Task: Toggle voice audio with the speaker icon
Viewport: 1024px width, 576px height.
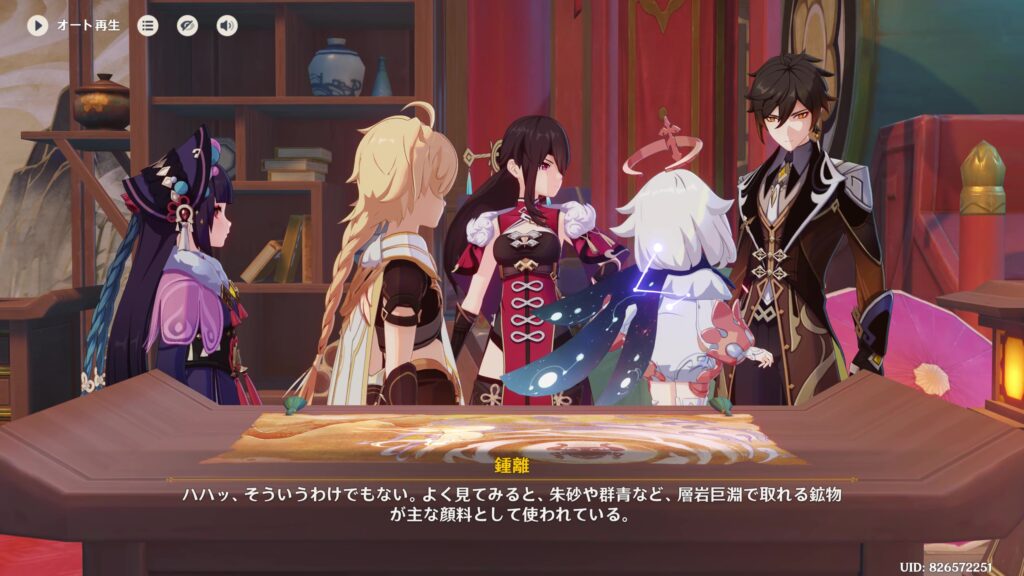Action: coord(227,25)
